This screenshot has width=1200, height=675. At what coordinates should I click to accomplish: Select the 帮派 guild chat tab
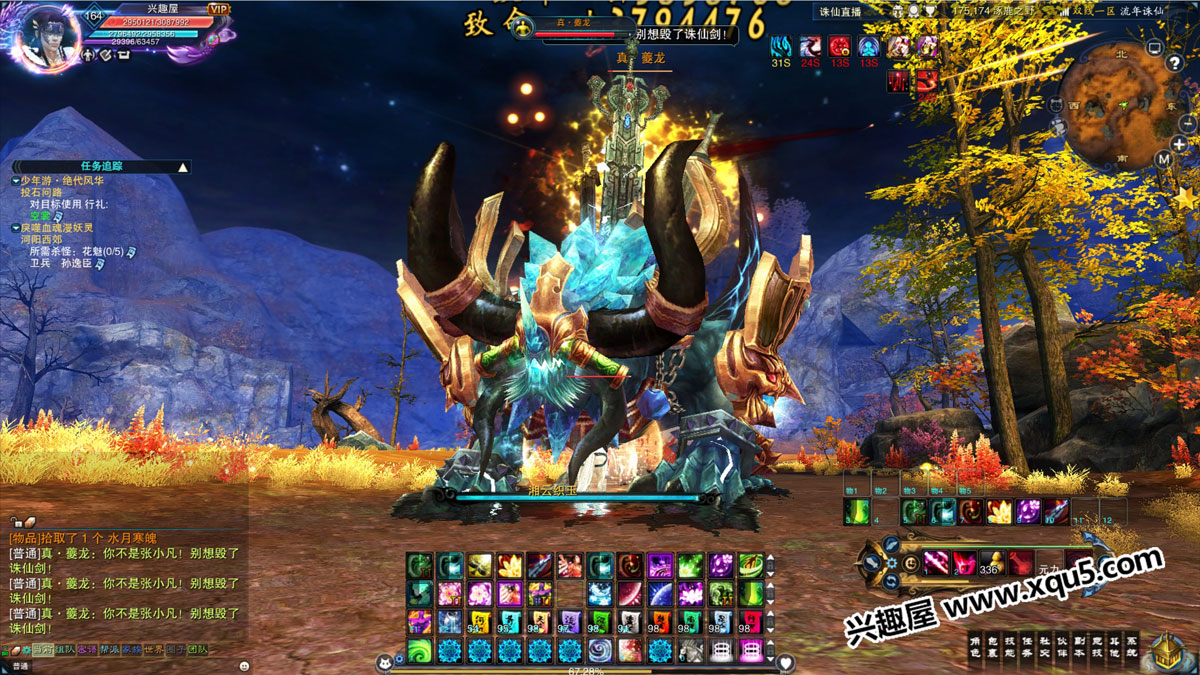pyautogui.click(x=109, y=650)
